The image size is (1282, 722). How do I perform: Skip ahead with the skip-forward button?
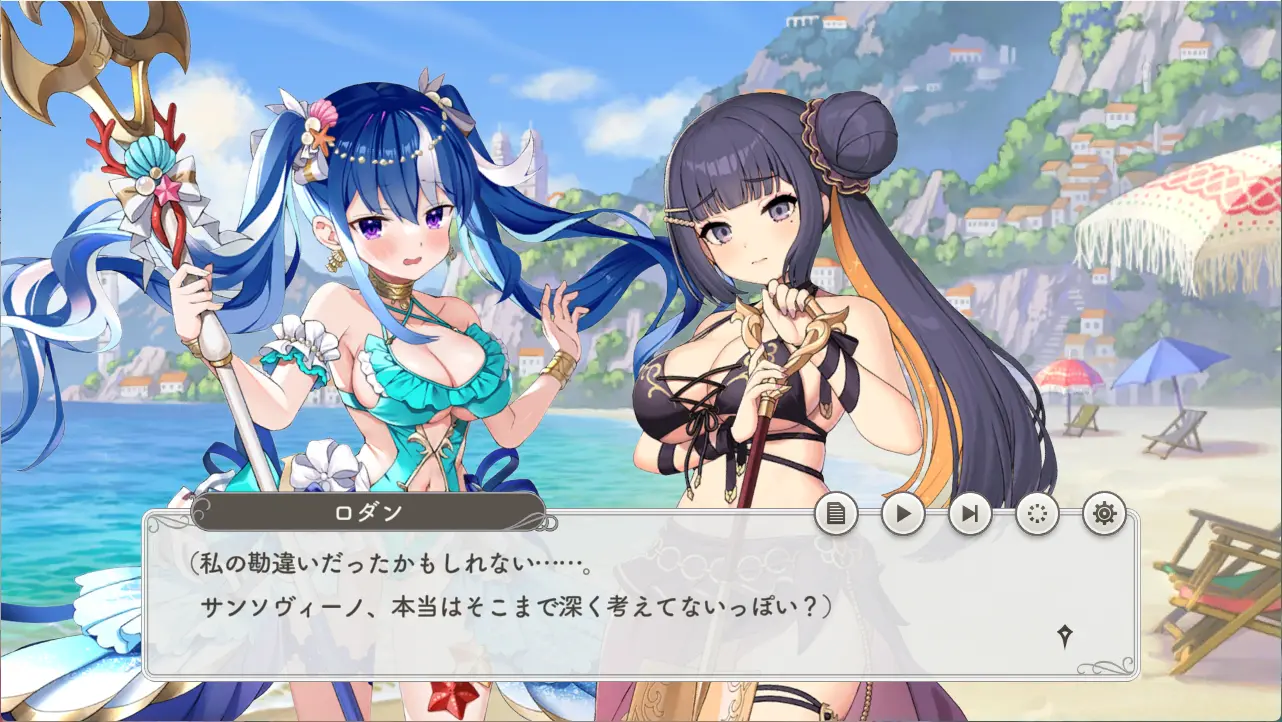click(x=970, y=515)
